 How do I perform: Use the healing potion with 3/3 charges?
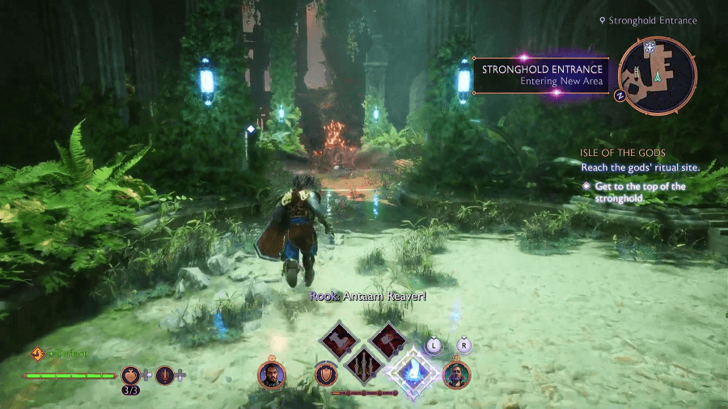tap(131, 376)
